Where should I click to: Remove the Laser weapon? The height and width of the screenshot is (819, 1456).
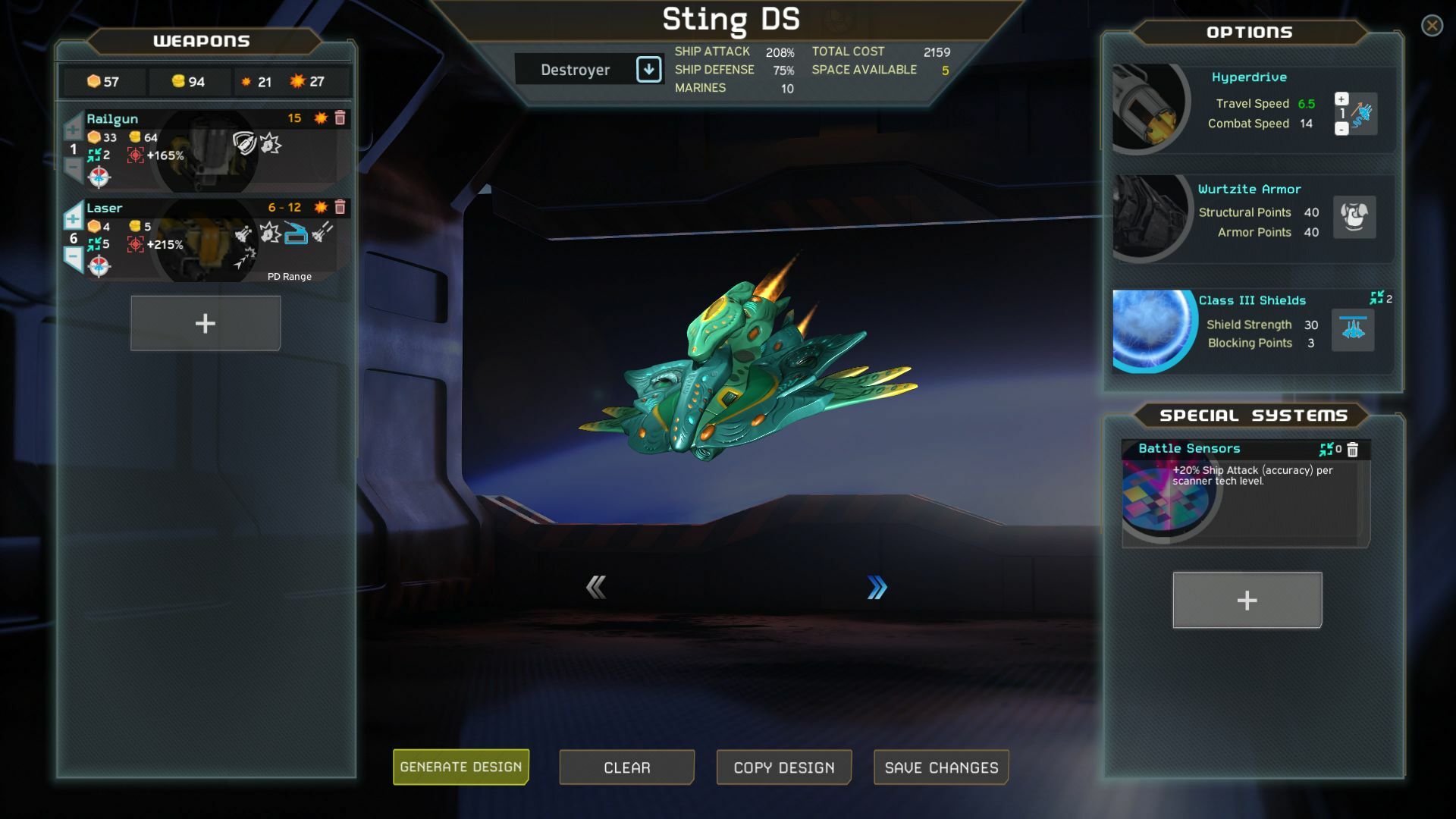point(340,208)
